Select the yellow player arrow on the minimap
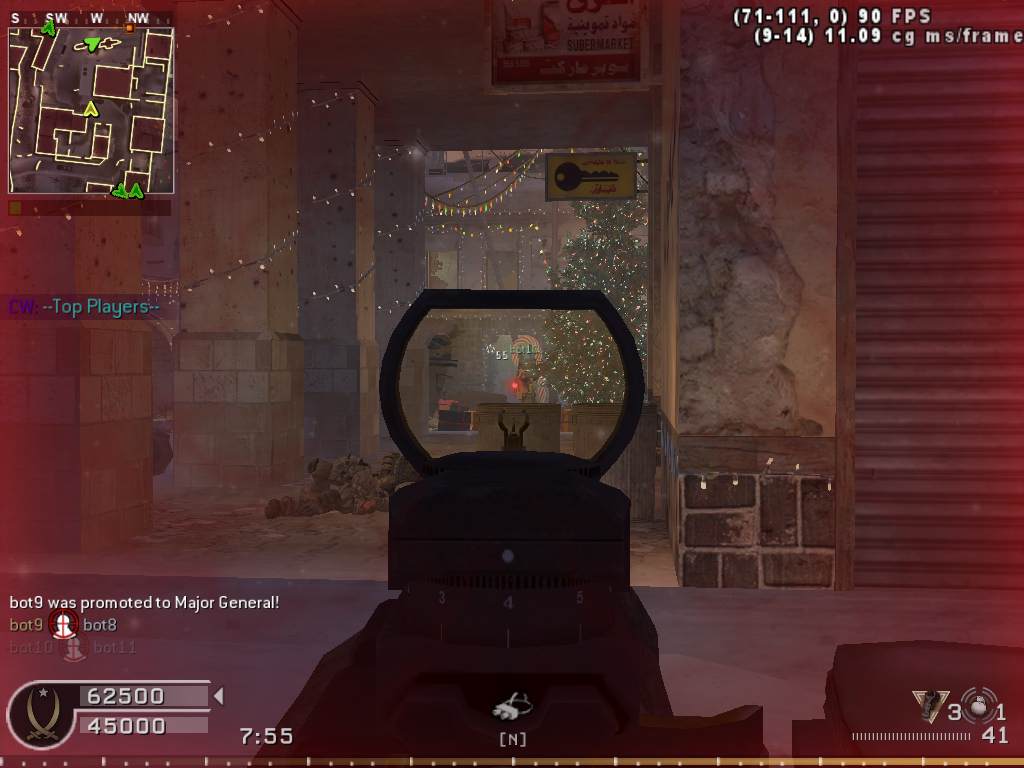This screenshot has height=768, width=1024. [x=91, y=108]
